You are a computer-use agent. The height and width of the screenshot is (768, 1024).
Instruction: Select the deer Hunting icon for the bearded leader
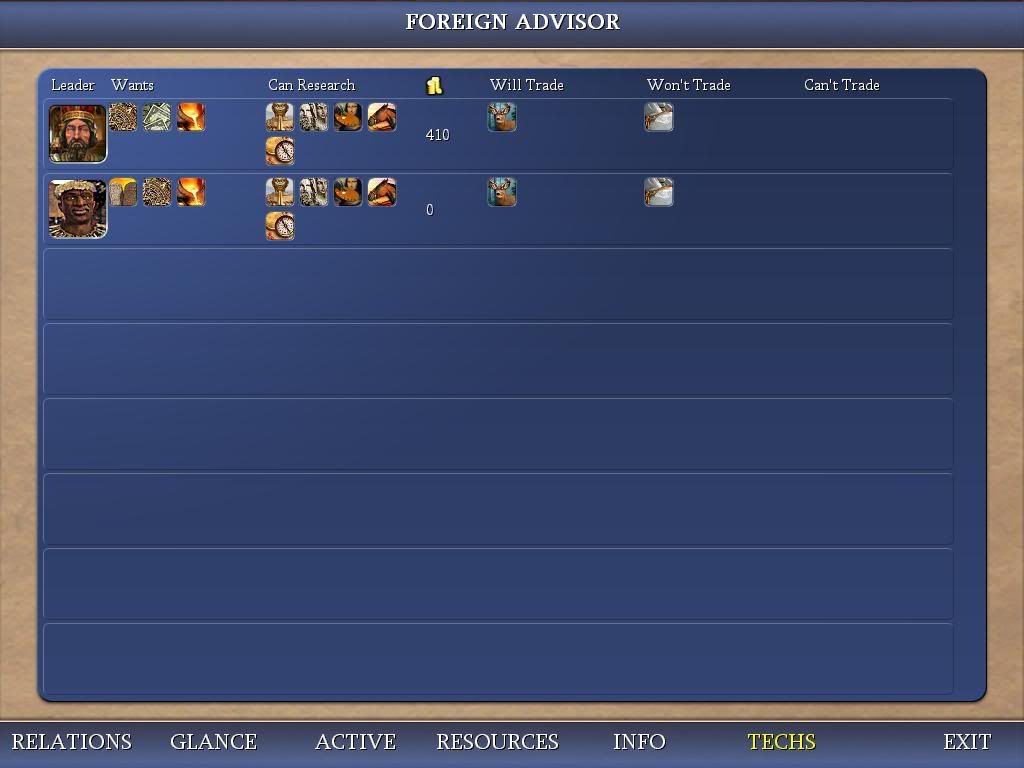click(502, 117)
